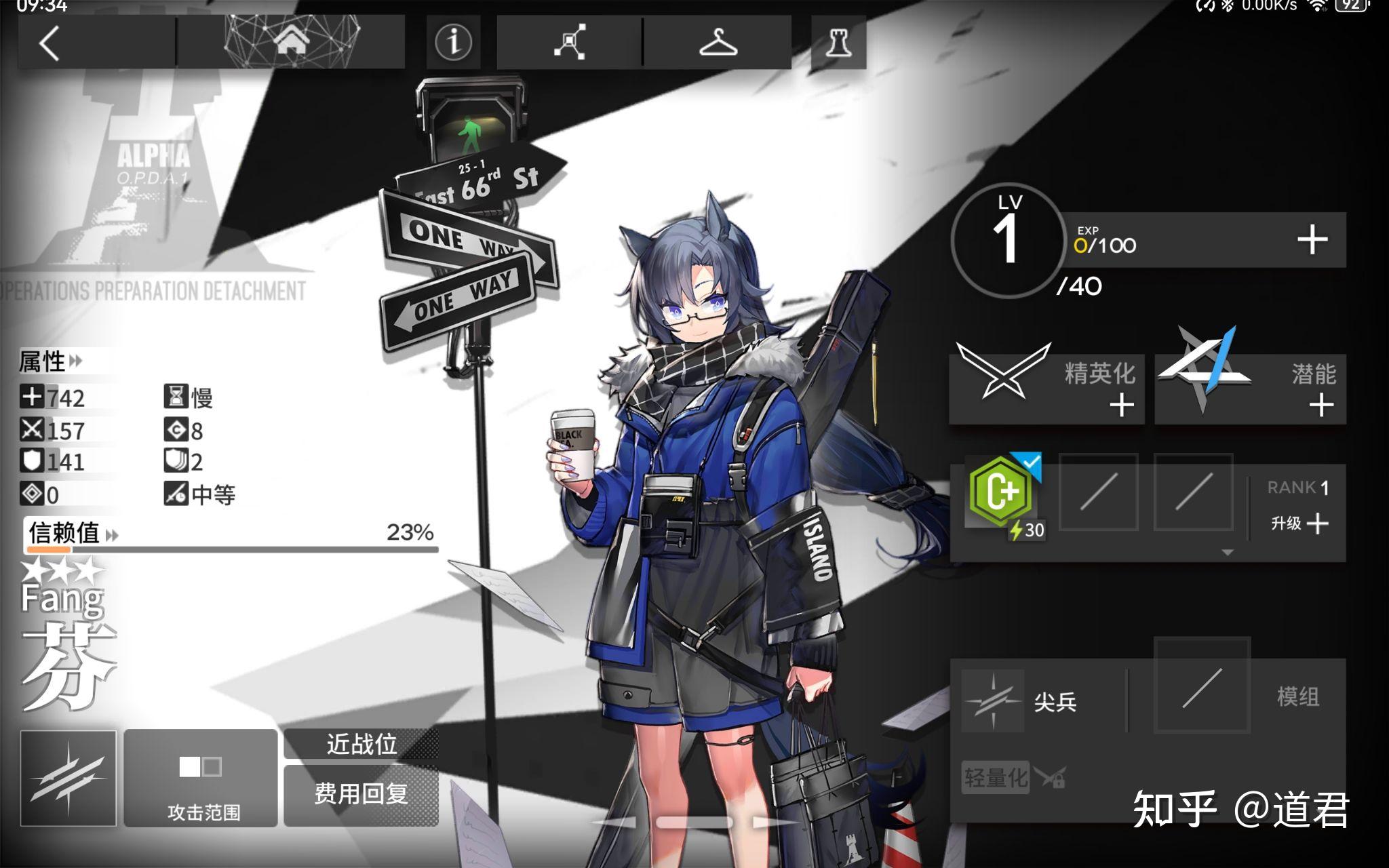Image resolution: width=1389 pixels, height=868 pixels.
Task: Tap the 近战位 melee position tag
Action: pos(361,745)
